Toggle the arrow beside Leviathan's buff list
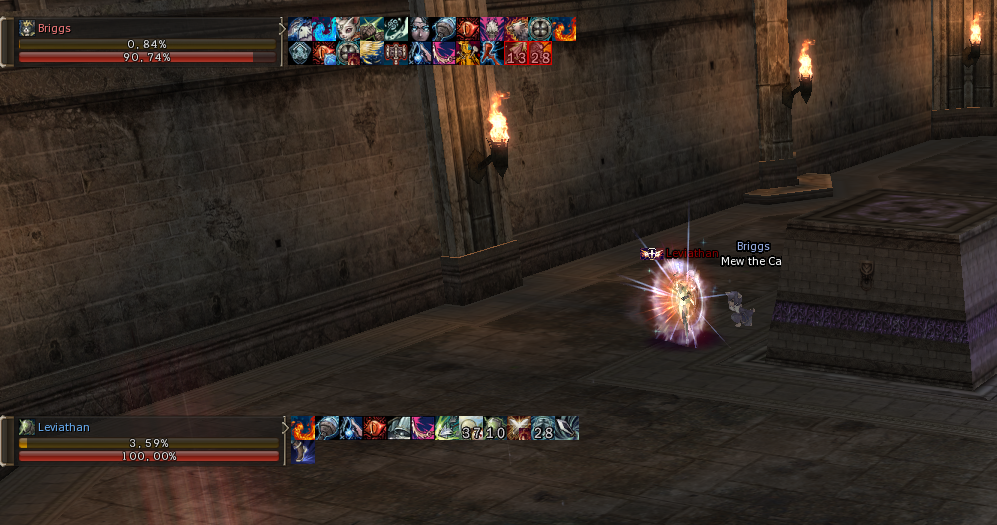Screen dimensions: 997x525 point(283,428)
